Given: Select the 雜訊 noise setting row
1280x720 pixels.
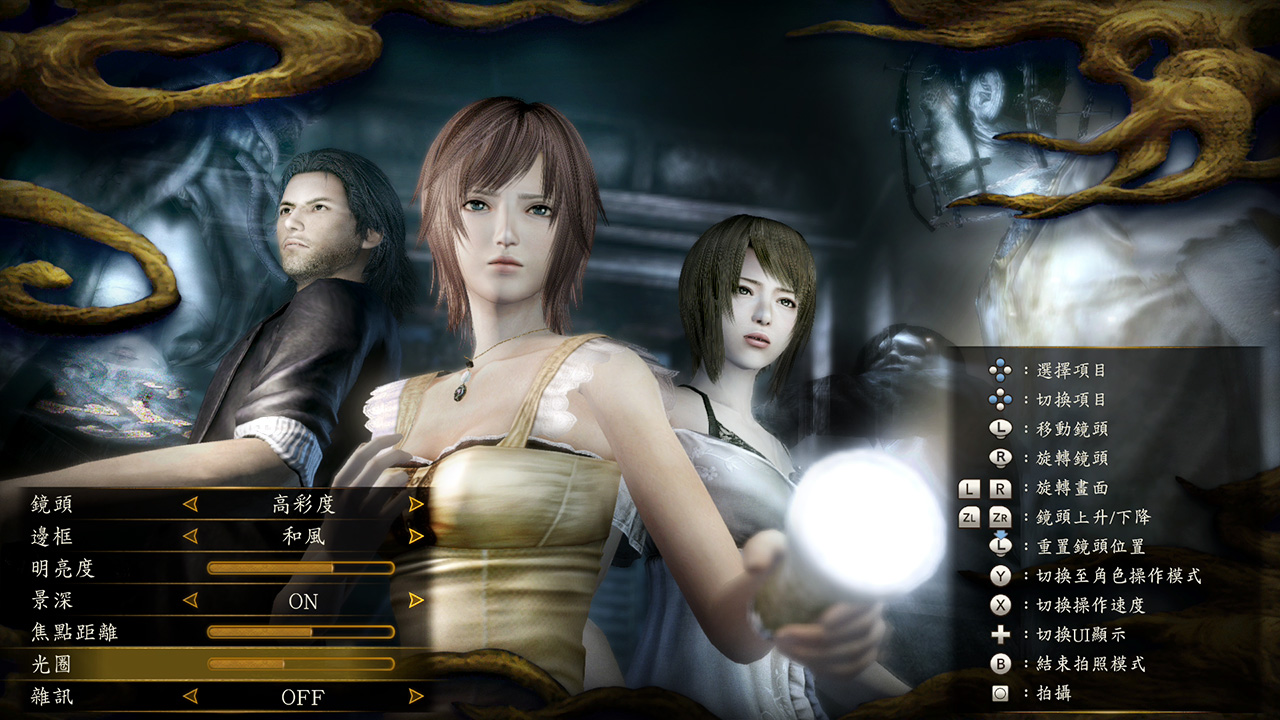Looking at the screenshot, I should coord(52,696).
